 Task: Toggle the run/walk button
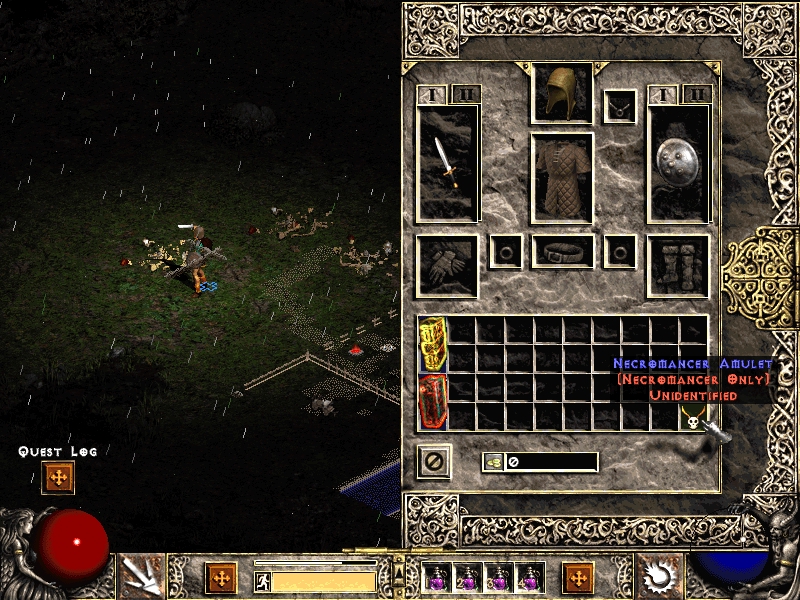tap(263, 581)
